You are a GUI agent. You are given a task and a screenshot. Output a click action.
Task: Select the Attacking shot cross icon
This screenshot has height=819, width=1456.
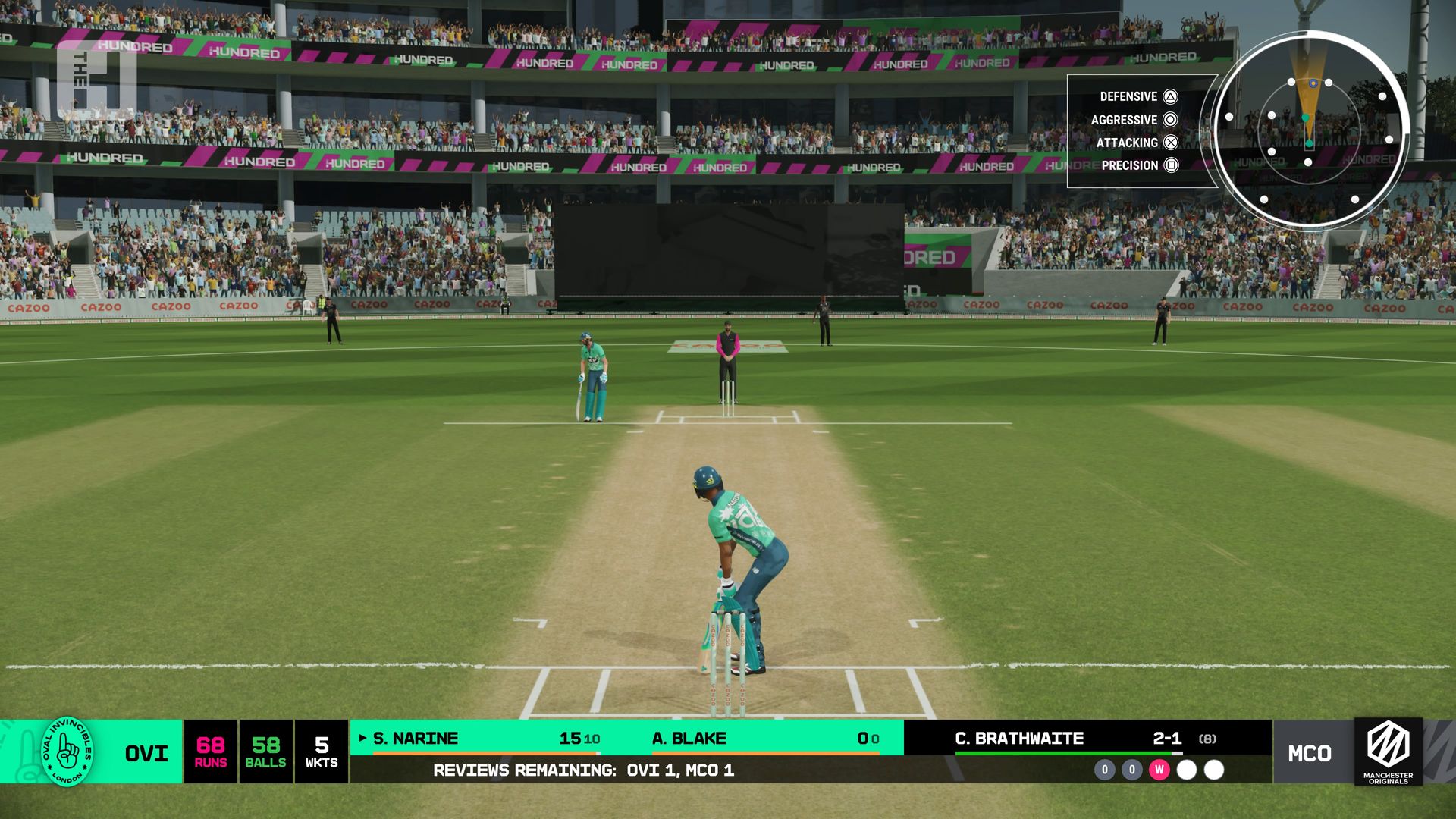pyautogui.click(x=1169, y=143)
